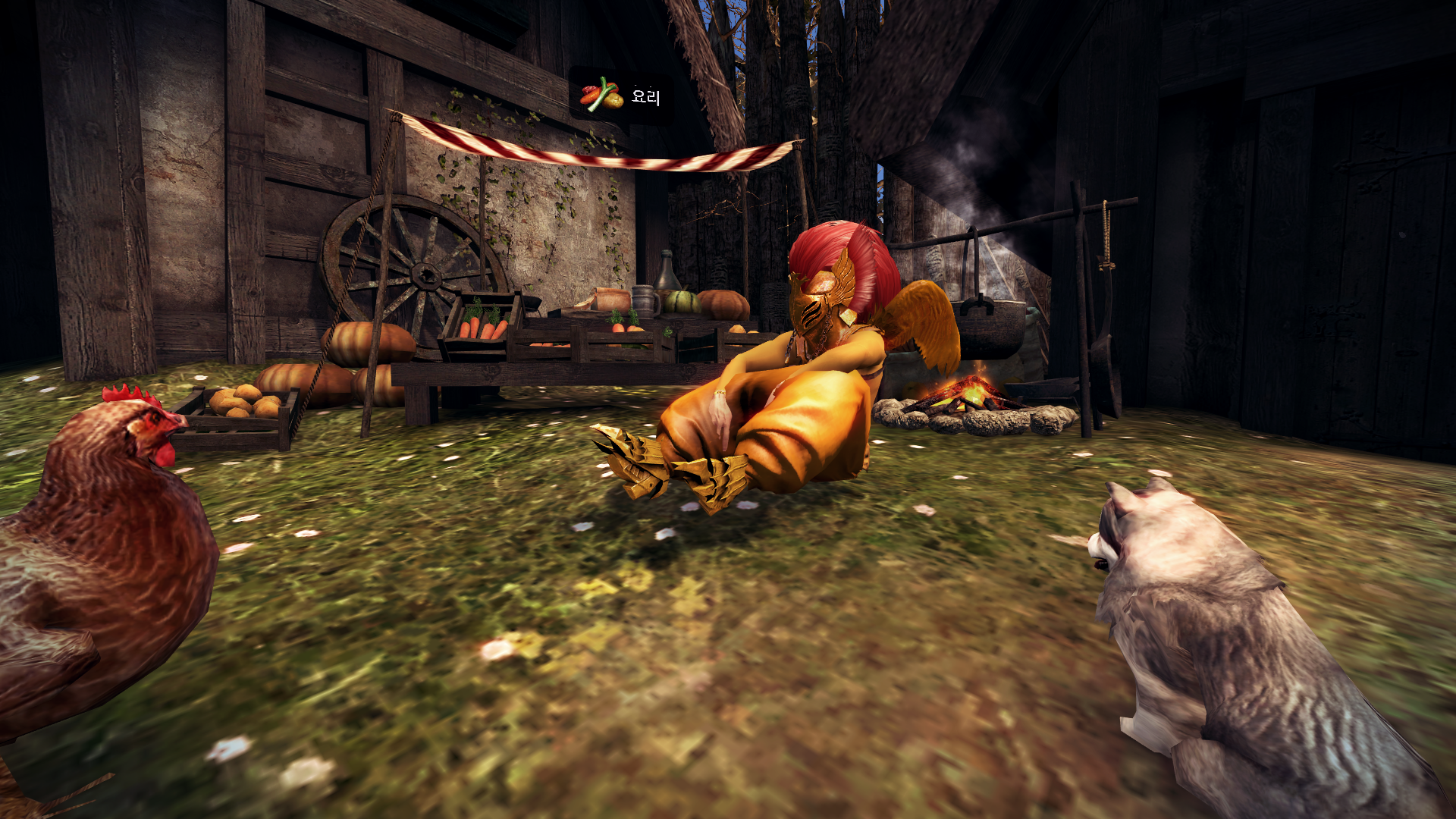The image size is (1456, 819).
Task: Select the 요리 cooking label
Action: pos(622,96)
